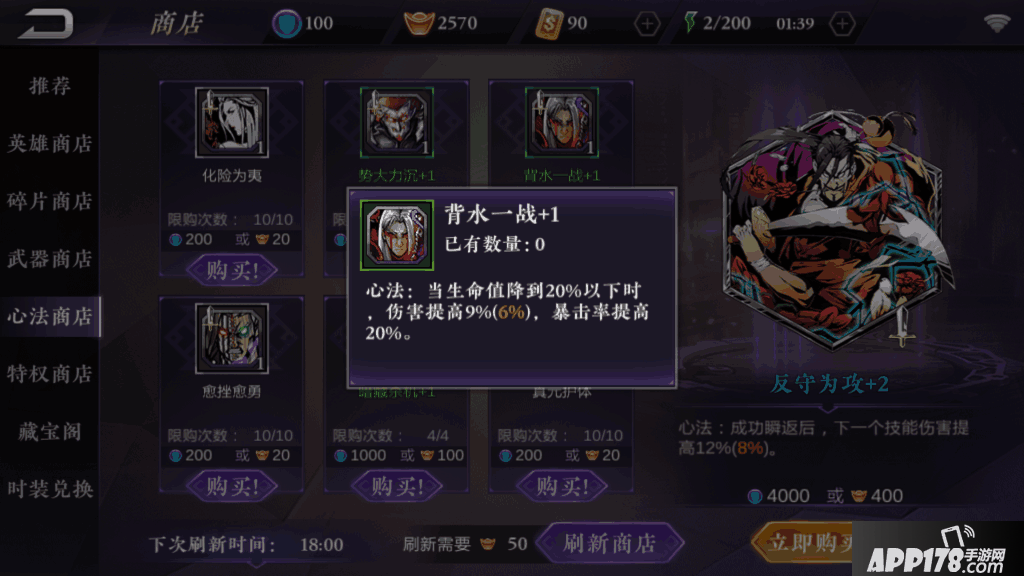The image size is (1024, 576).
Task: Buy the 真元护体 item
Action: tap(560, 486)
